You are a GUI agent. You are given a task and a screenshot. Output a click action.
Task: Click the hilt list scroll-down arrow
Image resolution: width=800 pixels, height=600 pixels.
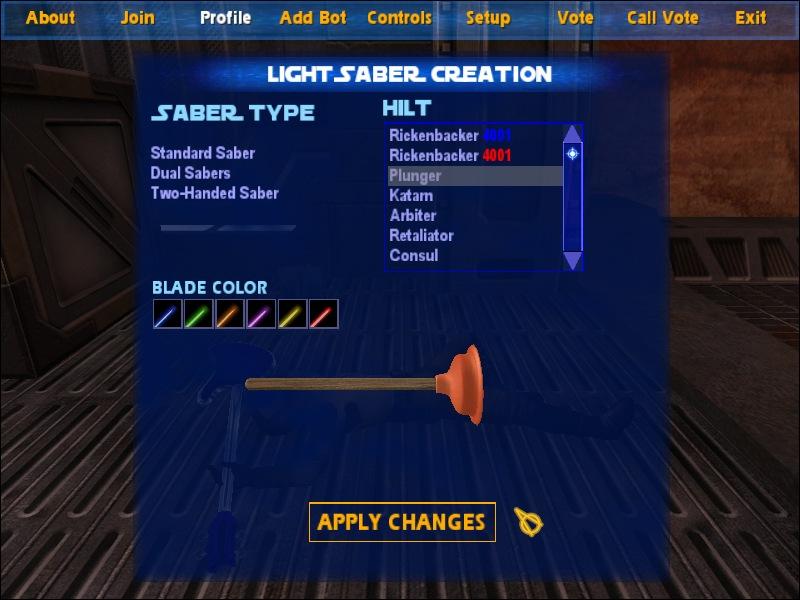572,260
